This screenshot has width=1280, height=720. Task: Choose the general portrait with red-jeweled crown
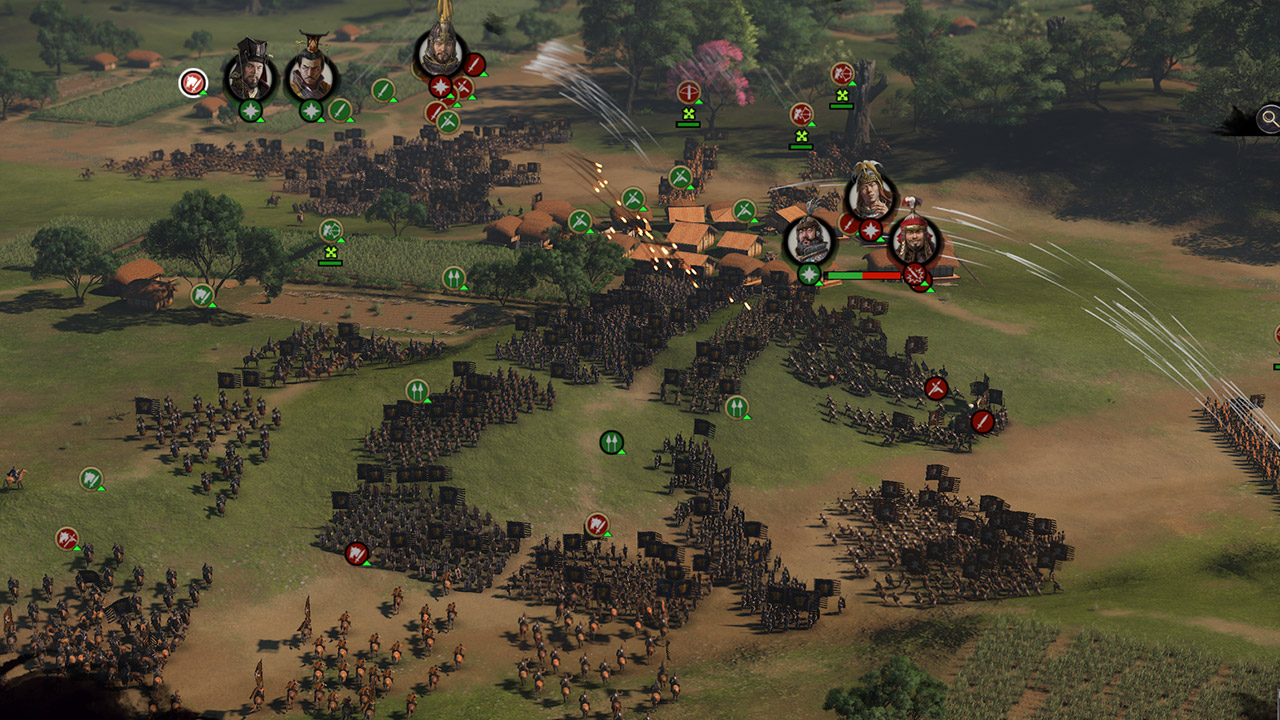click(310, 76)
